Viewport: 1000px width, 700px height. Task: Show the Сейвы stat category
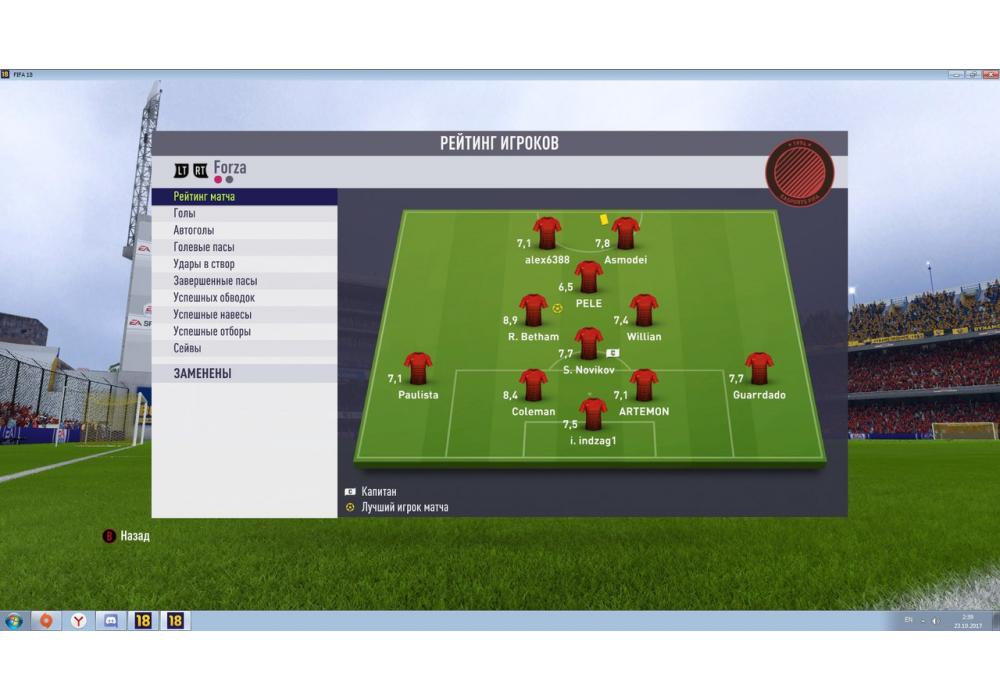[x=243, y=348]
